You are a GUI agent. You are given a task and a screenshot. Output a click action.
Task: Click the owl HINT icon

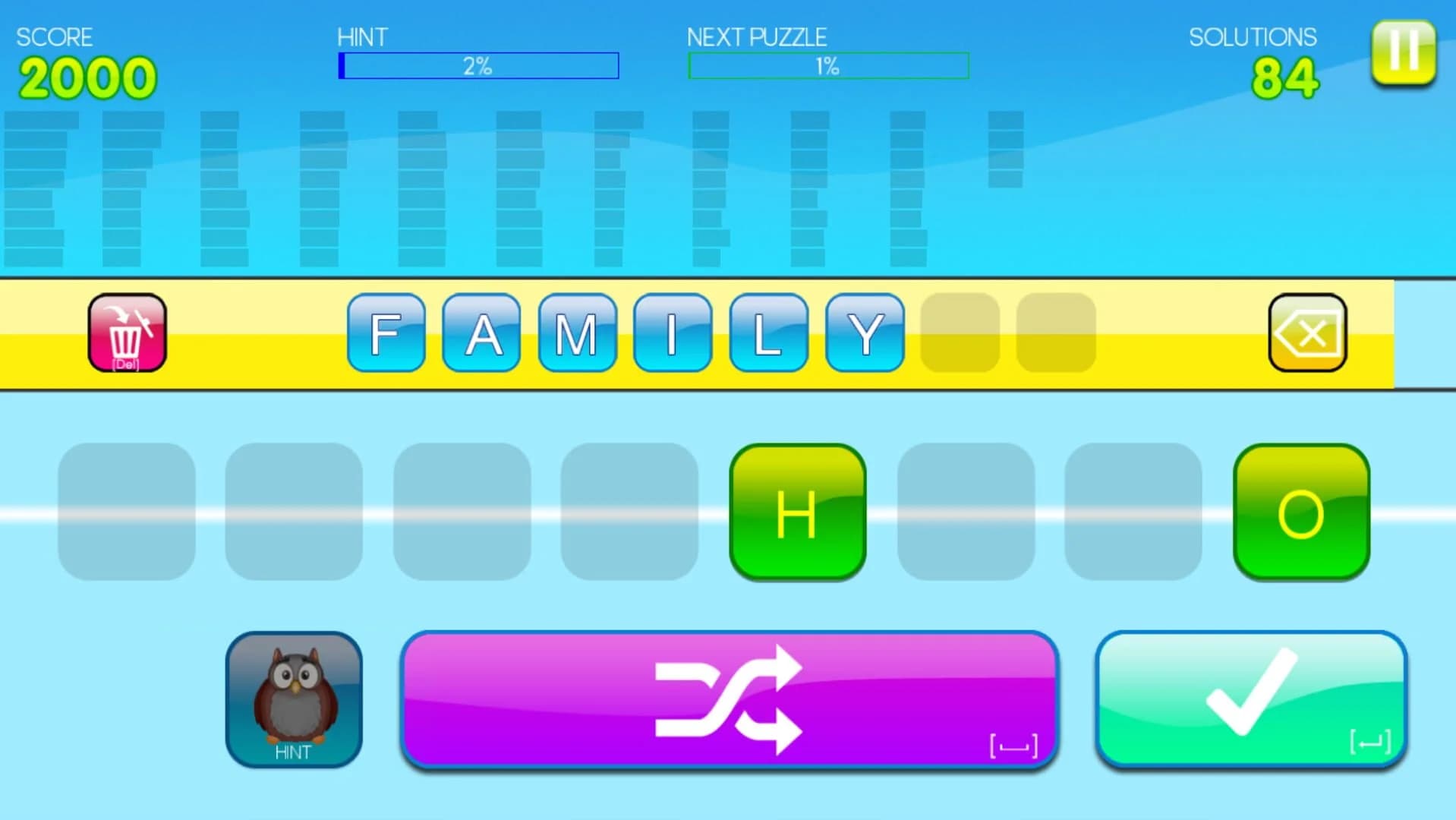293,696
